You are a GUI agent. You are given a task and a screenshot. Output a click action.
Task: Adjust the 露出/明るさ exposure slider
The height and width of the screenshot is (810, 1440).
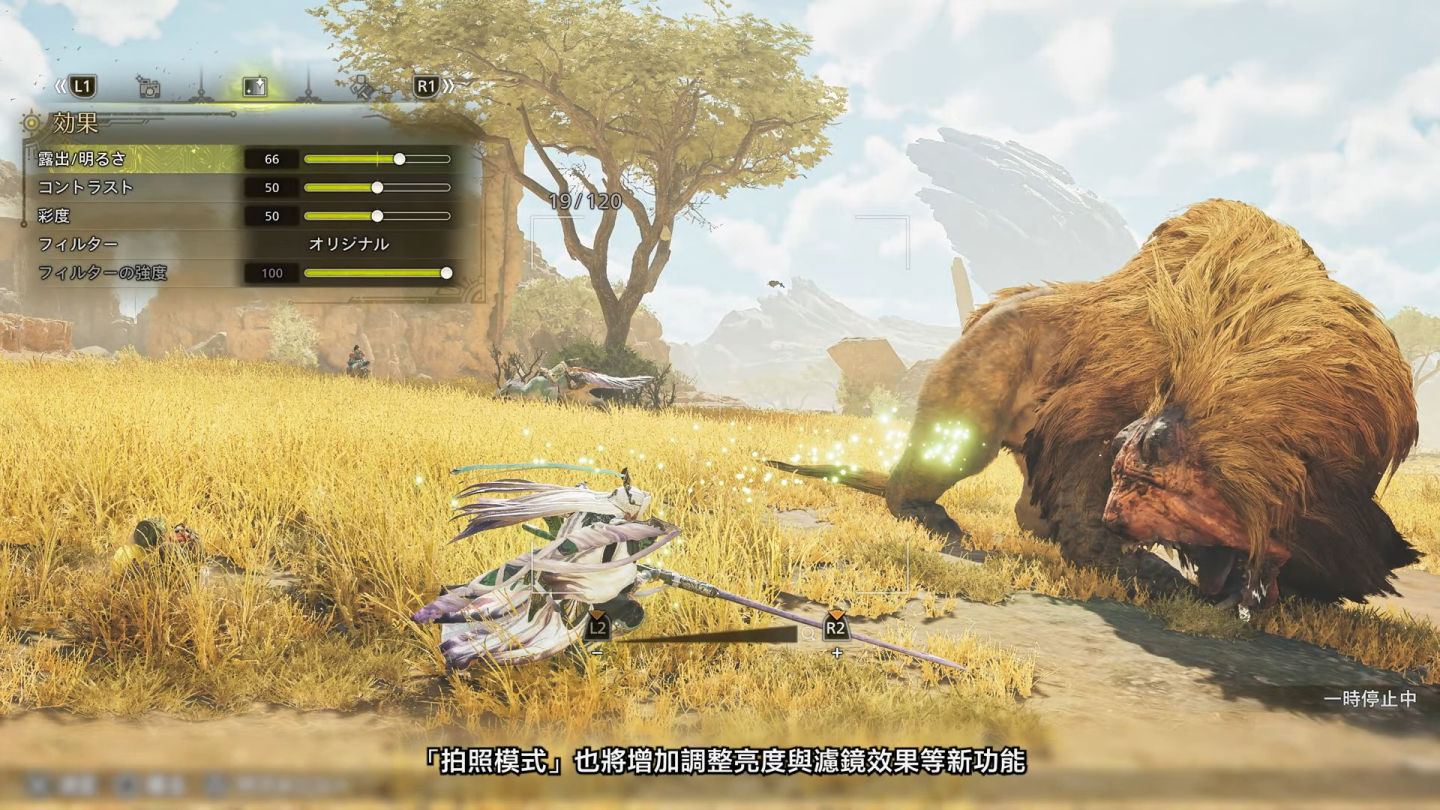399,159
